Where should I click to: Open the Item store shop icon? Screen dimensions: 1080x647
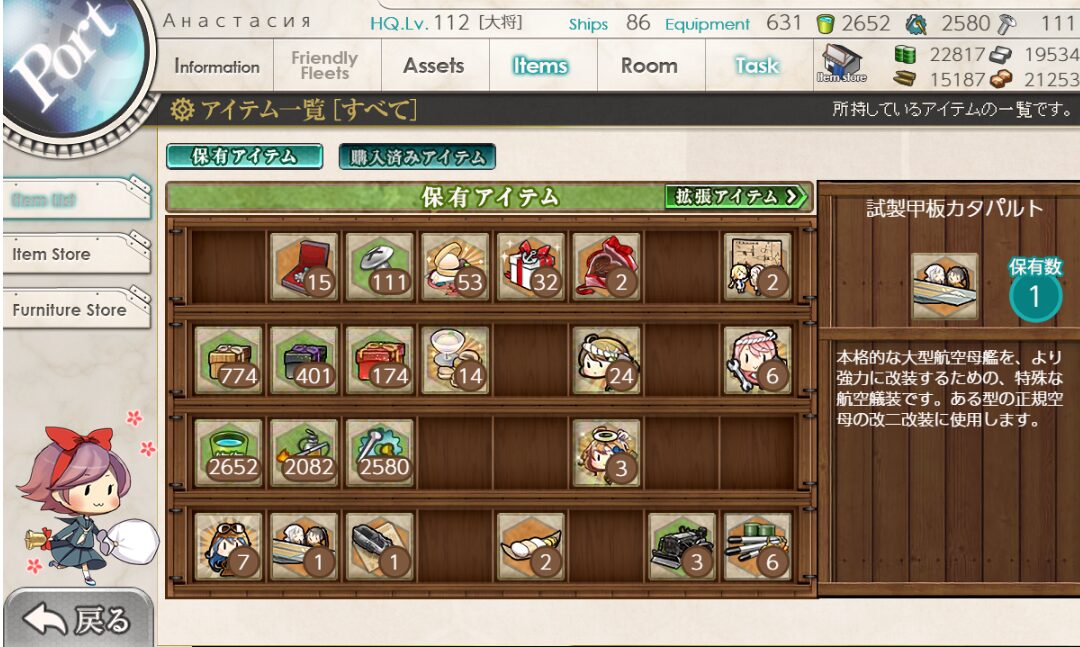pos(841,63)
